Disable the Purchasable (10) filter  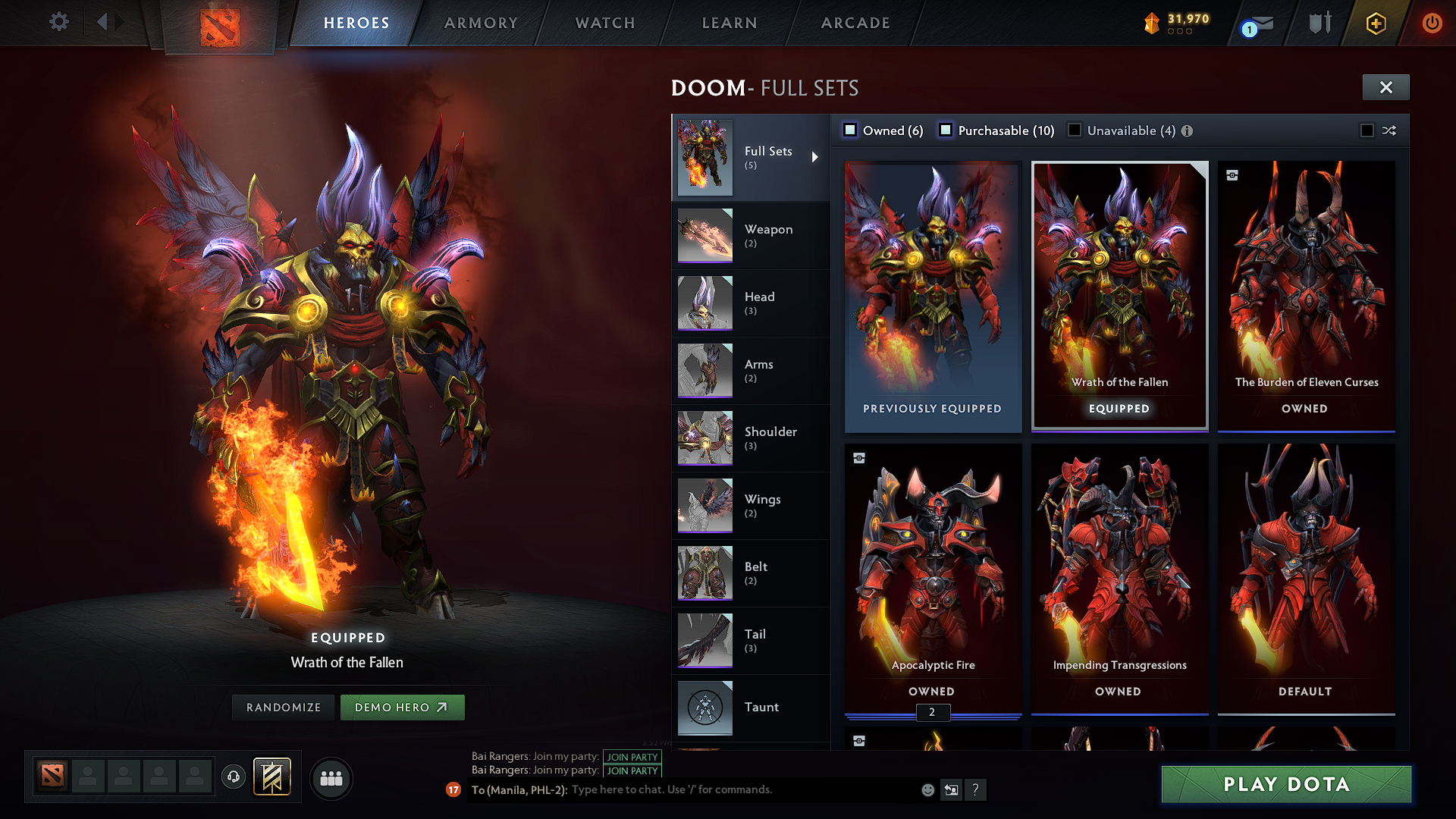pyautogui.click(x=946, y=130)
